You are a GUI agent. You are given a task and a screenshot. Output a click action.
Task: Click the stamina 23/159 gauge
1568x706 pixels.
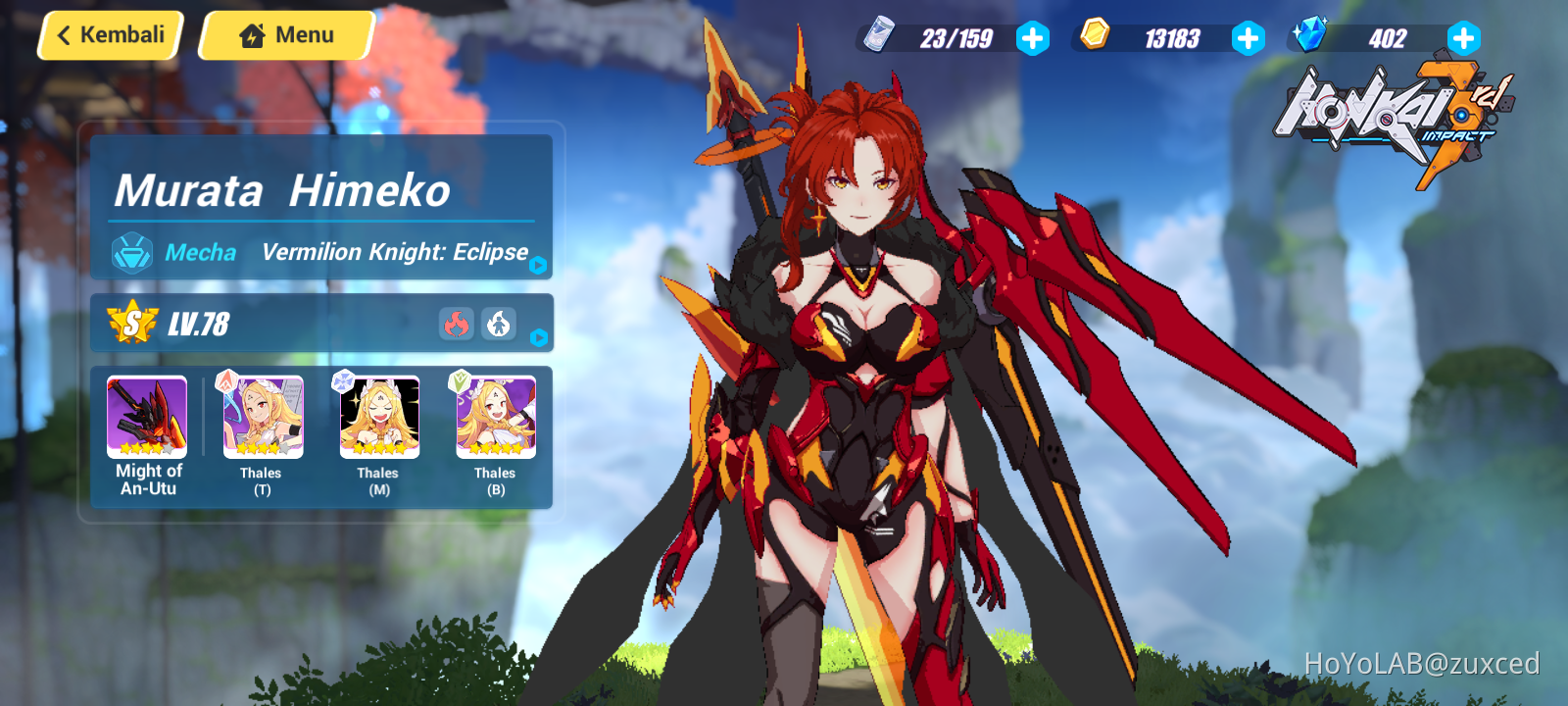(x=955, y=38)
